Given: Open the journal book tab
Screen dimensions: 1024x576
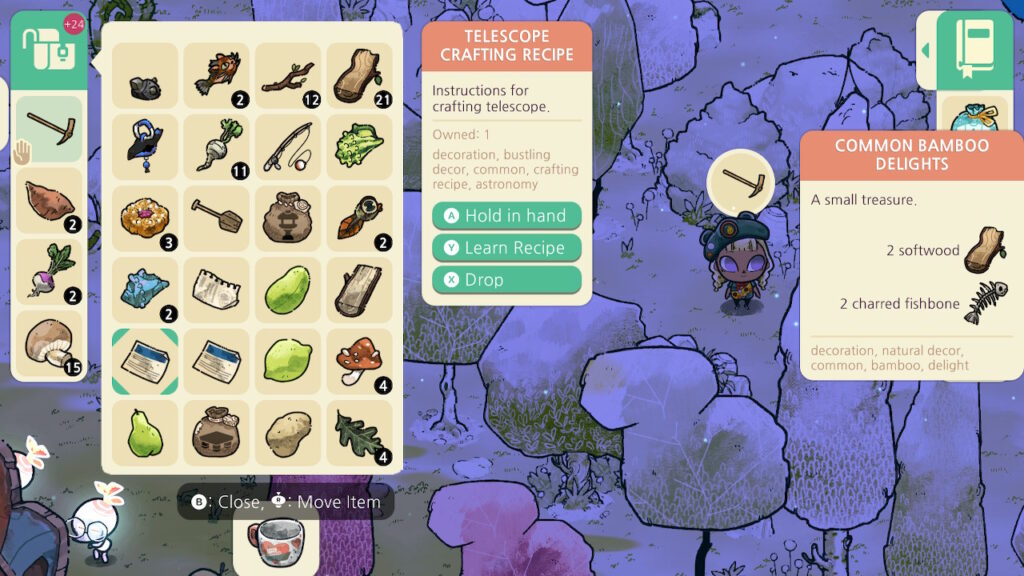Looking at the screenshot, I should click(974, 48).
